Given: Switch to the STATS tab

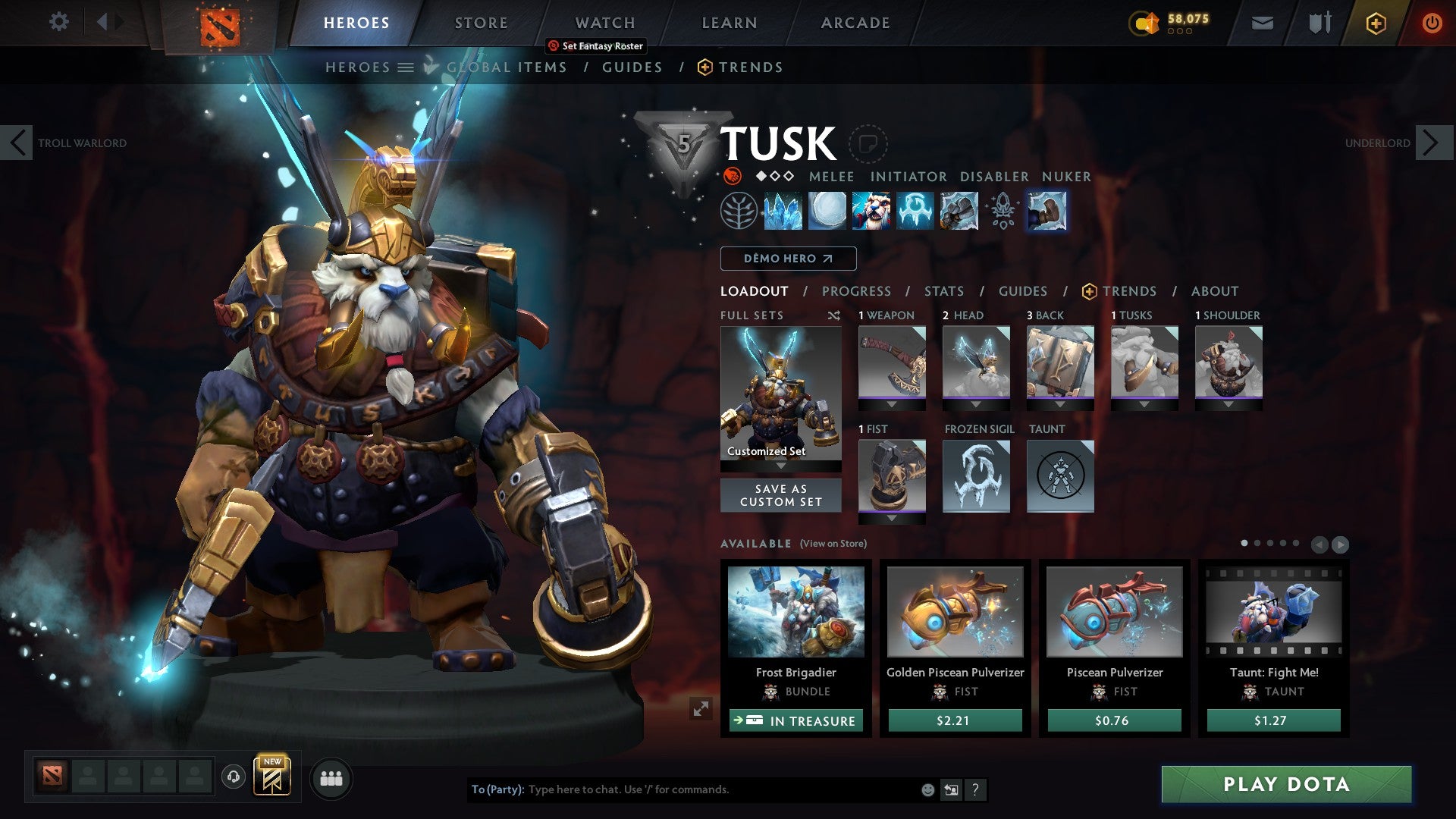Looking at the screenshot, I should [943, 291].
